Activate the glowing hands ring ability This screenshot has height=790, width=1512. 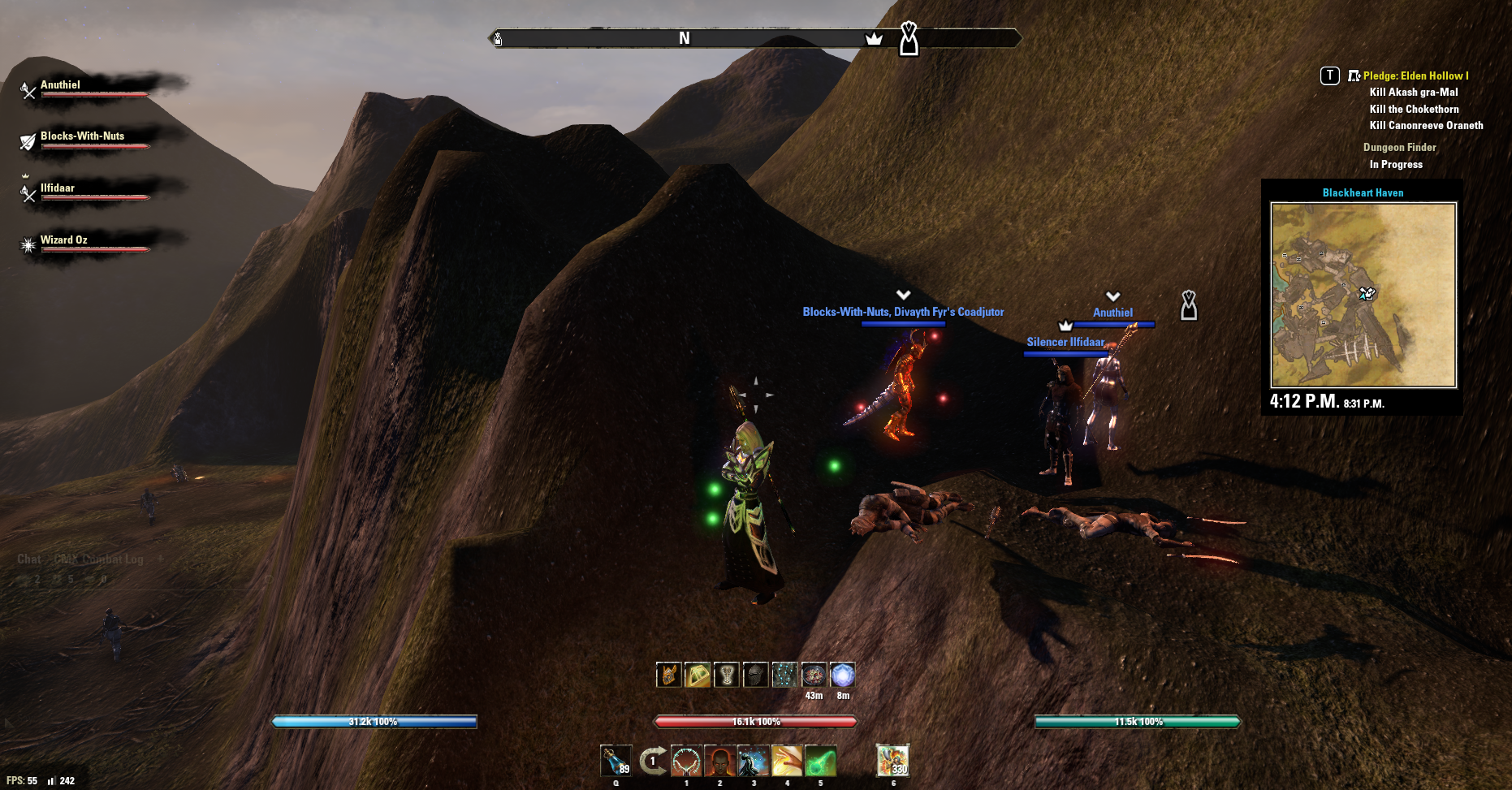686,761
